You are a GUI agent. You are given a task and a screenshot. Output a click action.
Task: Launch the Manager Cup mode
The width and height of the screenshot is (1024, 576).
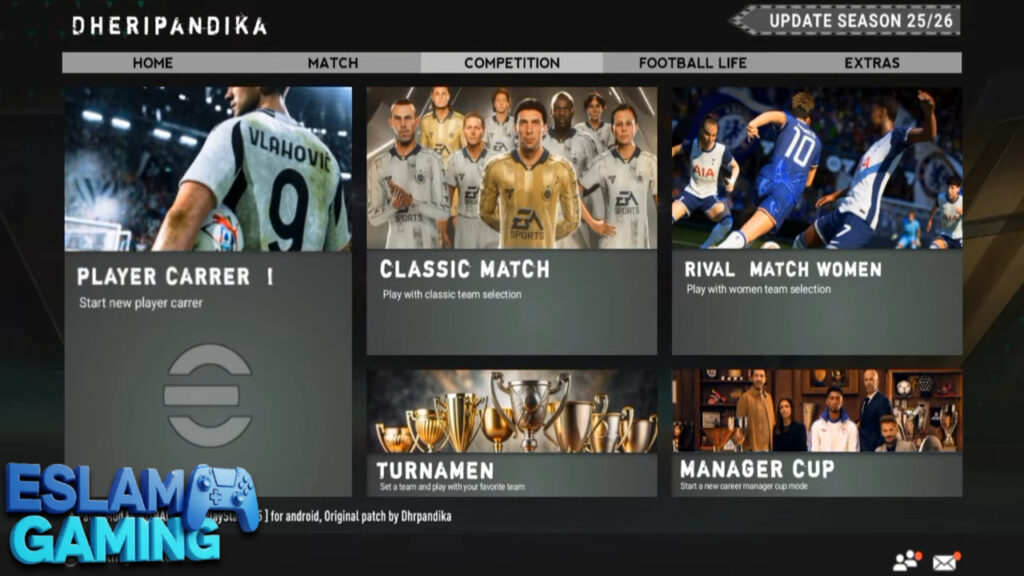816,432
